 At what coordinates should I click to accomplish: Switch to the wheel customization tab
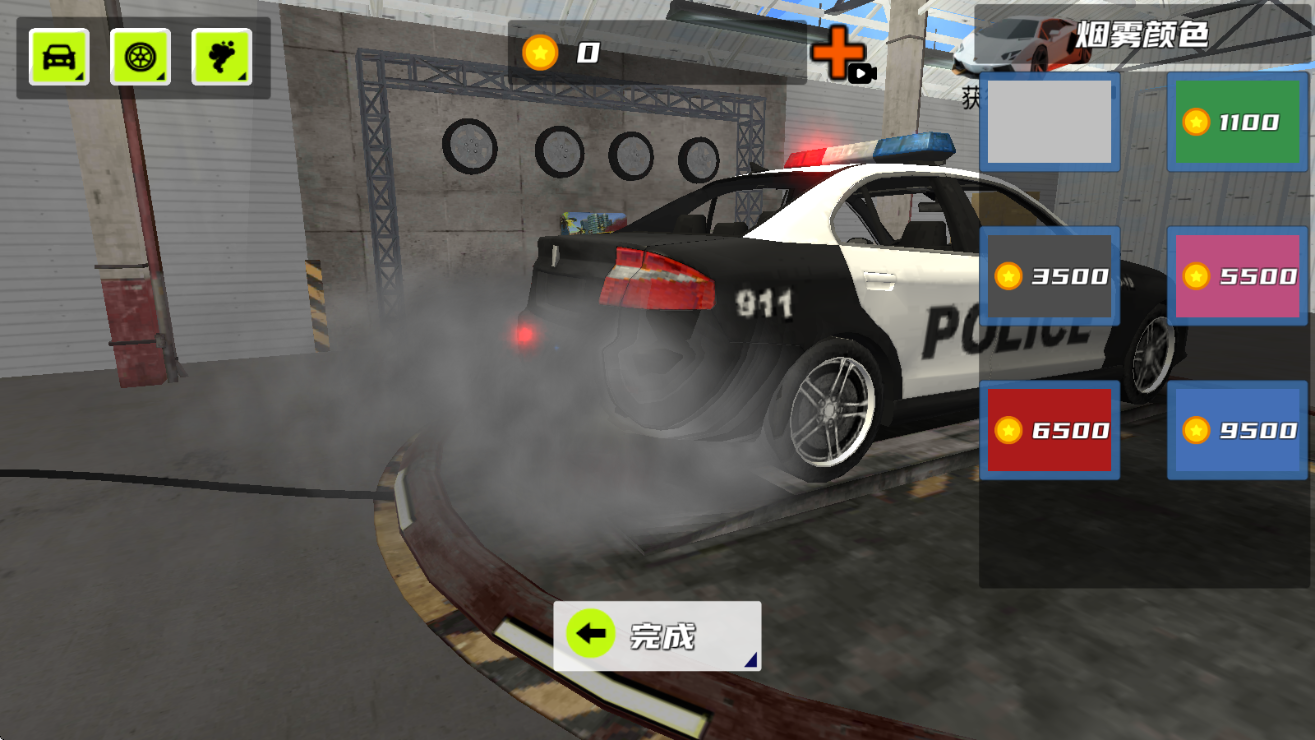[140, 57]
